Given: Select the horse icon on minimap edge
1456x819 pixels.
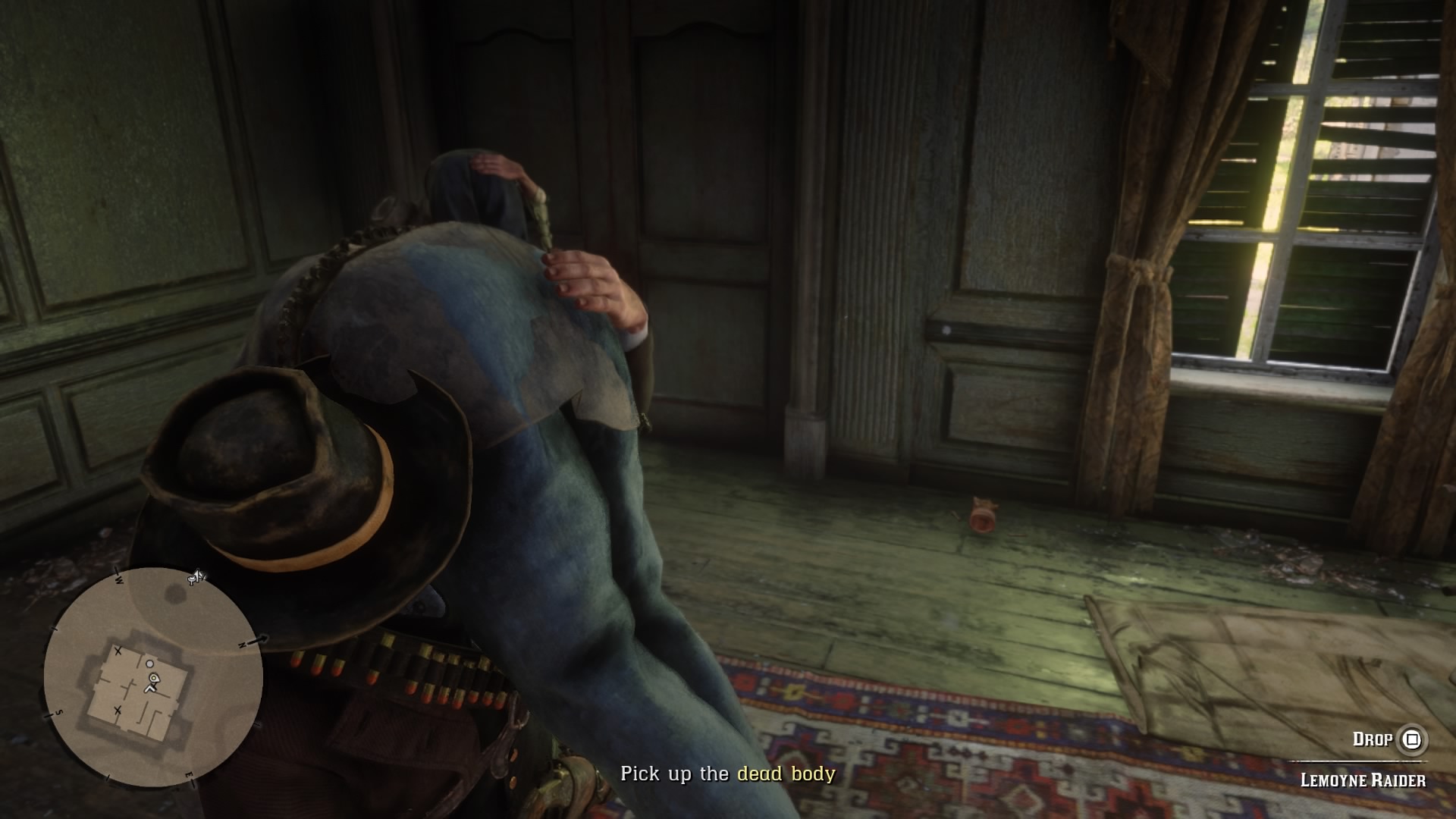Looking at the screenshot, I should 196,578.
